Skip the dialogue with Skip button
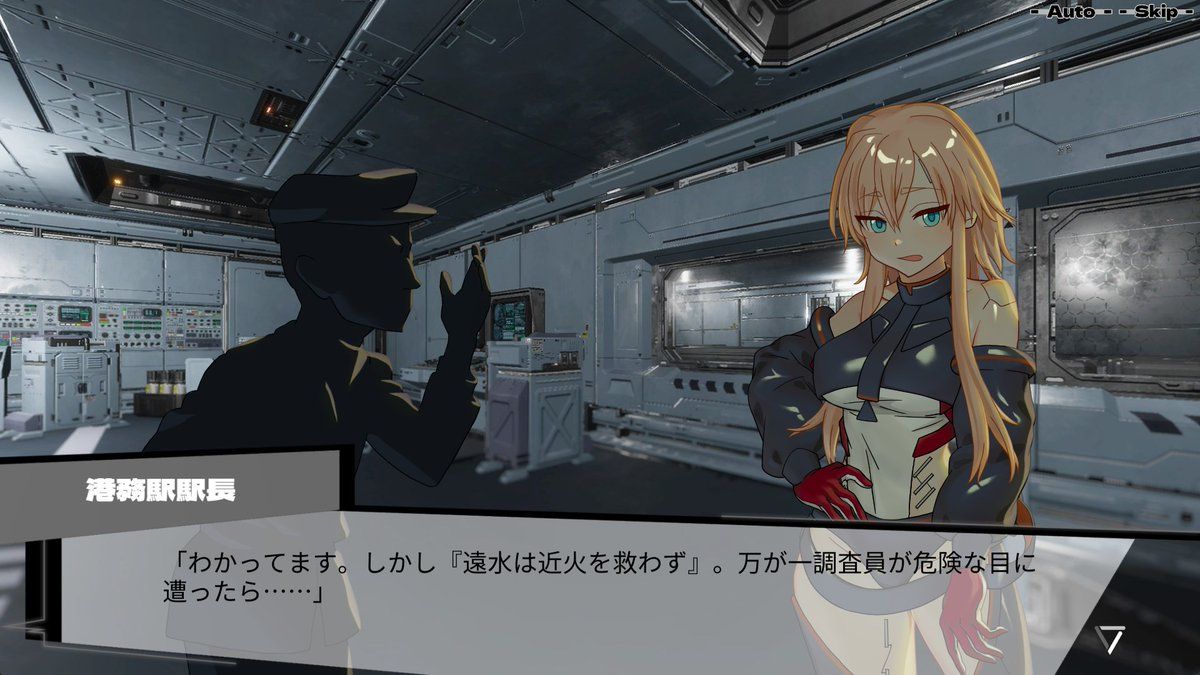1200x675 pixels. pos(1156,12)
